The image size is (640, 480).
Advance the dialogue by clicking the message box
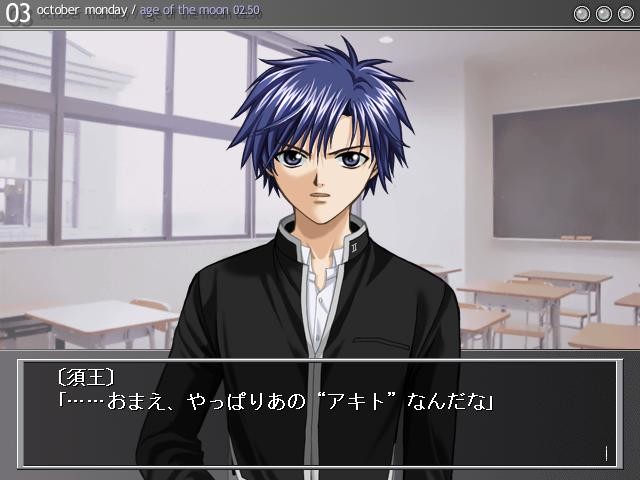click(x=320, y=413)
